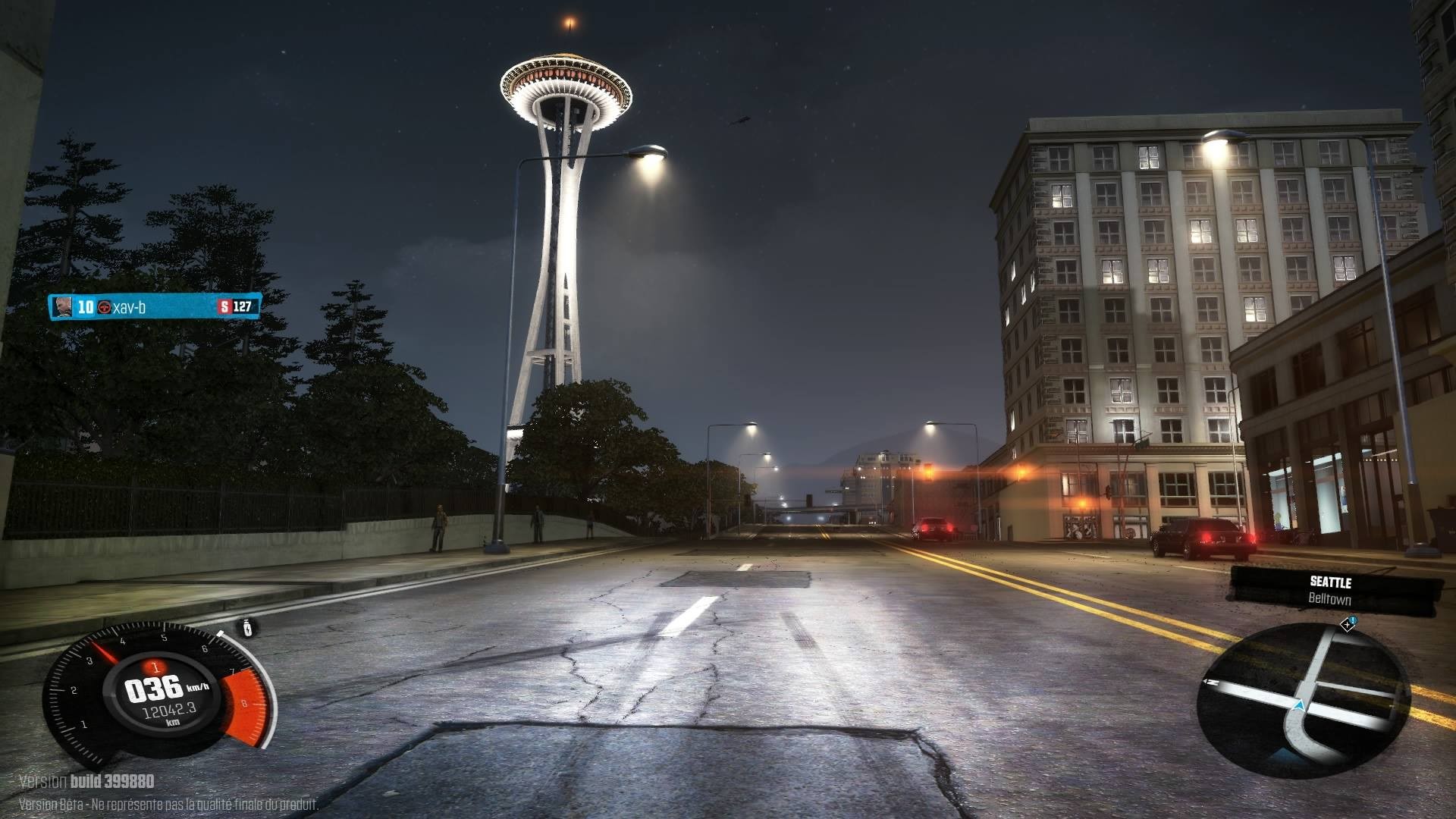This screenshot has width=1456, height=819.
Task: Expand the Belltown district label
Action: pyautogui.click(x=1329, y=599)
